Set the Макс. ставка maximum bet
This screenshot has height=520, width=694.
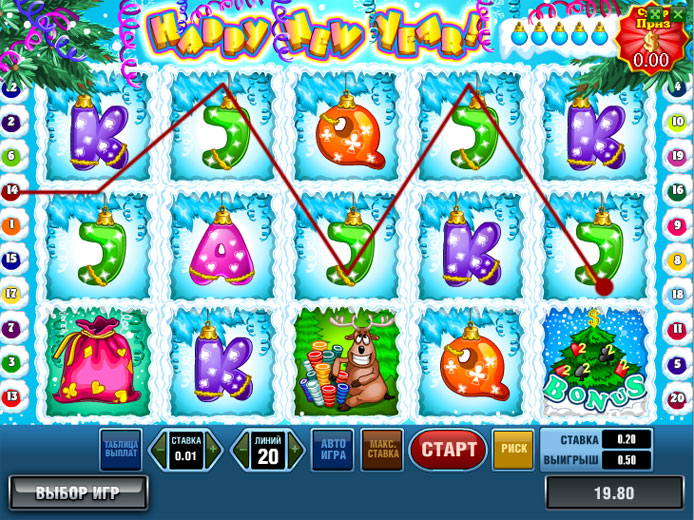(381, 450)
